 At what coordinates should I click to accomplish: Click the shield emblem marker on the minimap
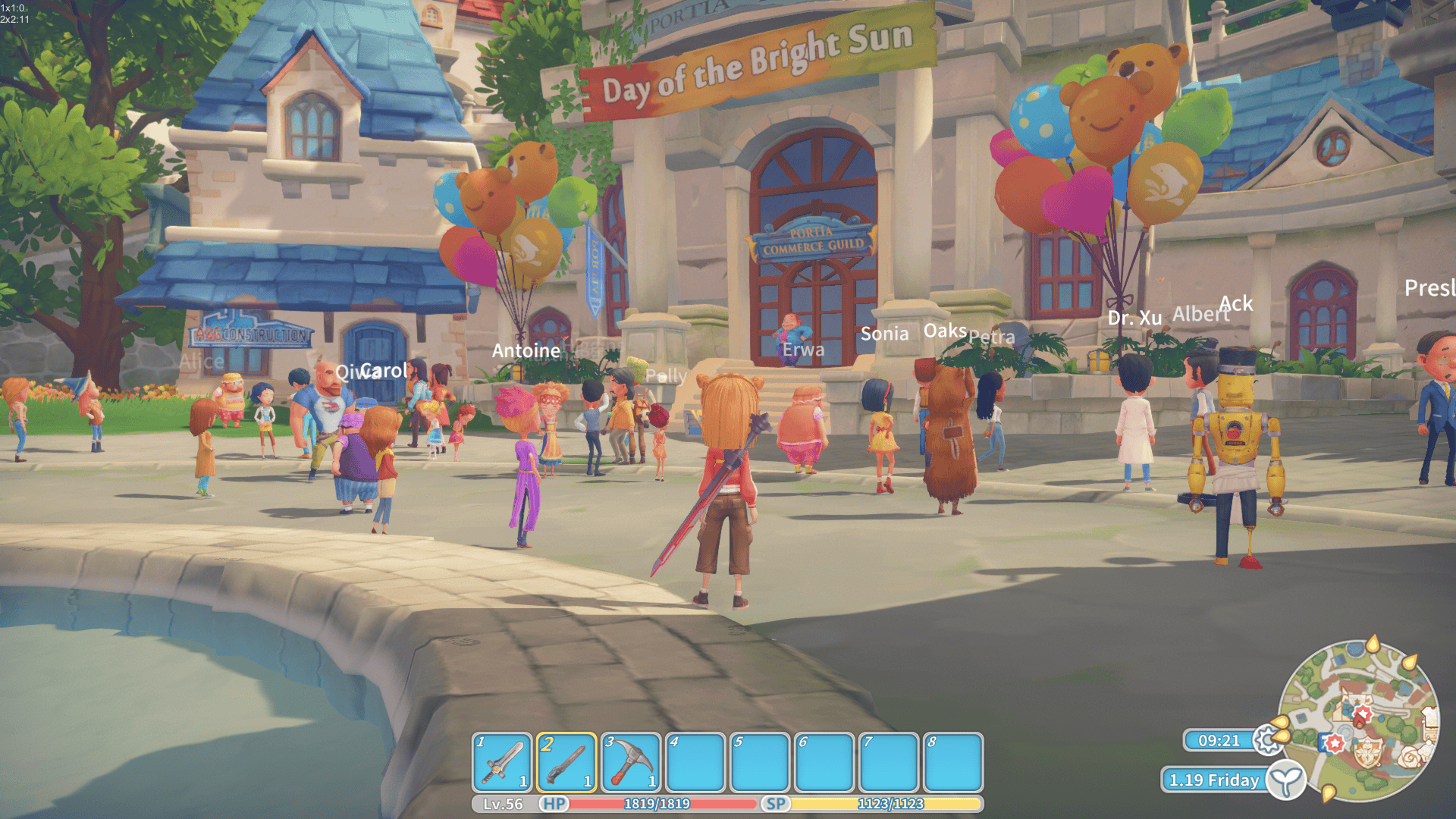[x=1369, y=752]
